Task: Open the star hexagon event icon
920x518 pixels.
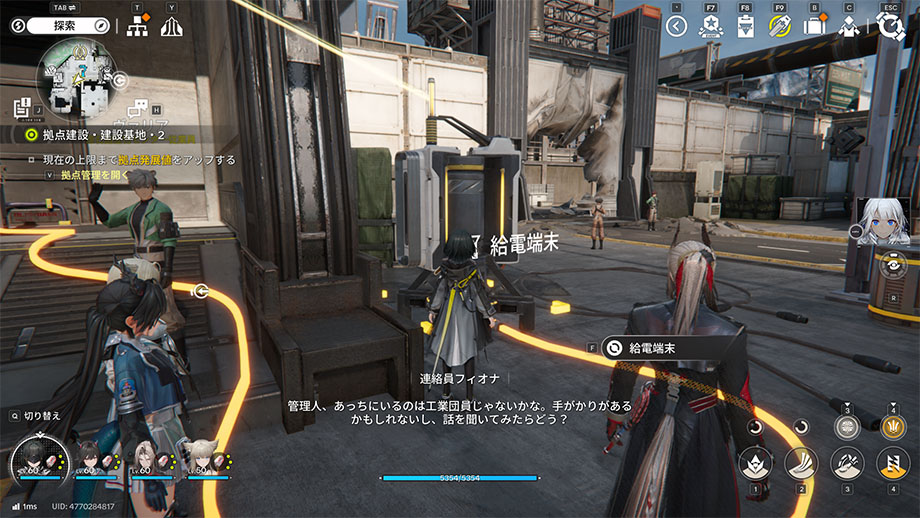Action: click(711, 27)
